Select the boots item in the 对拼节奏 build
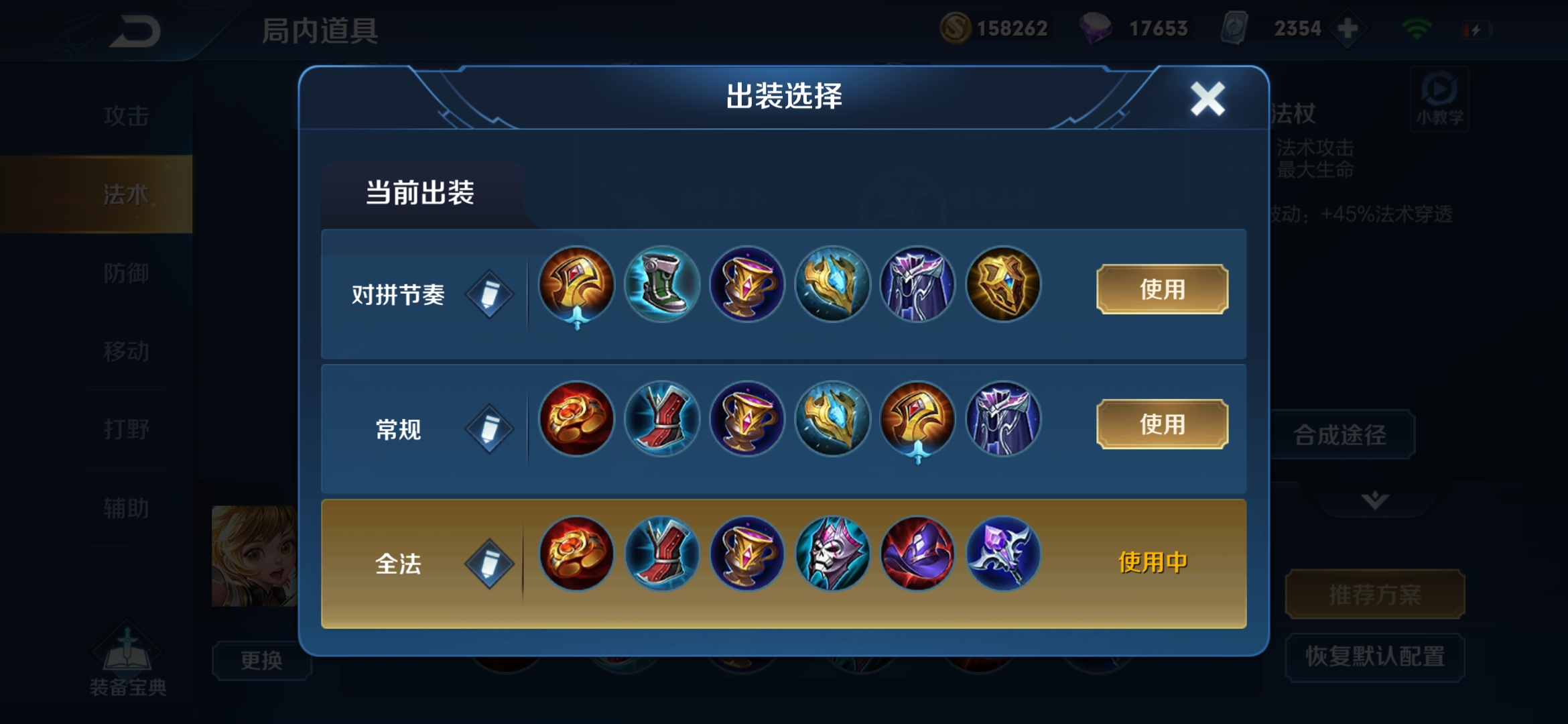 pos(661,284)
